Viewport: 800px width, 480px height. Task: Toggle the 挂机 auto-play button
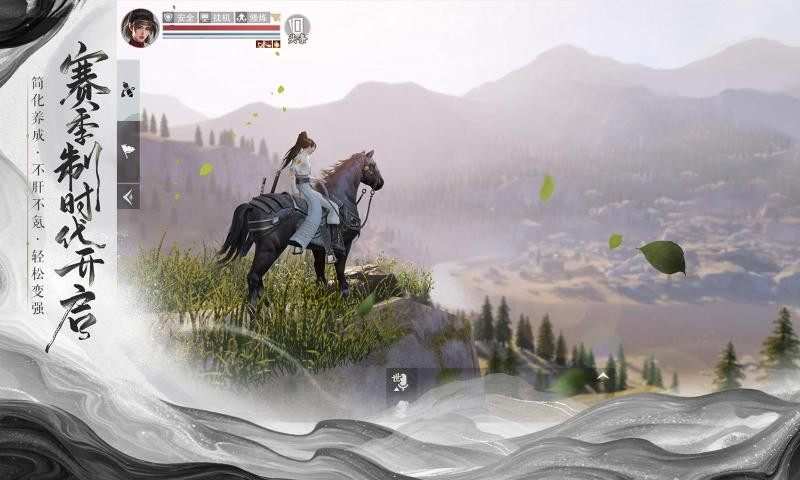(x=216, y=18)
